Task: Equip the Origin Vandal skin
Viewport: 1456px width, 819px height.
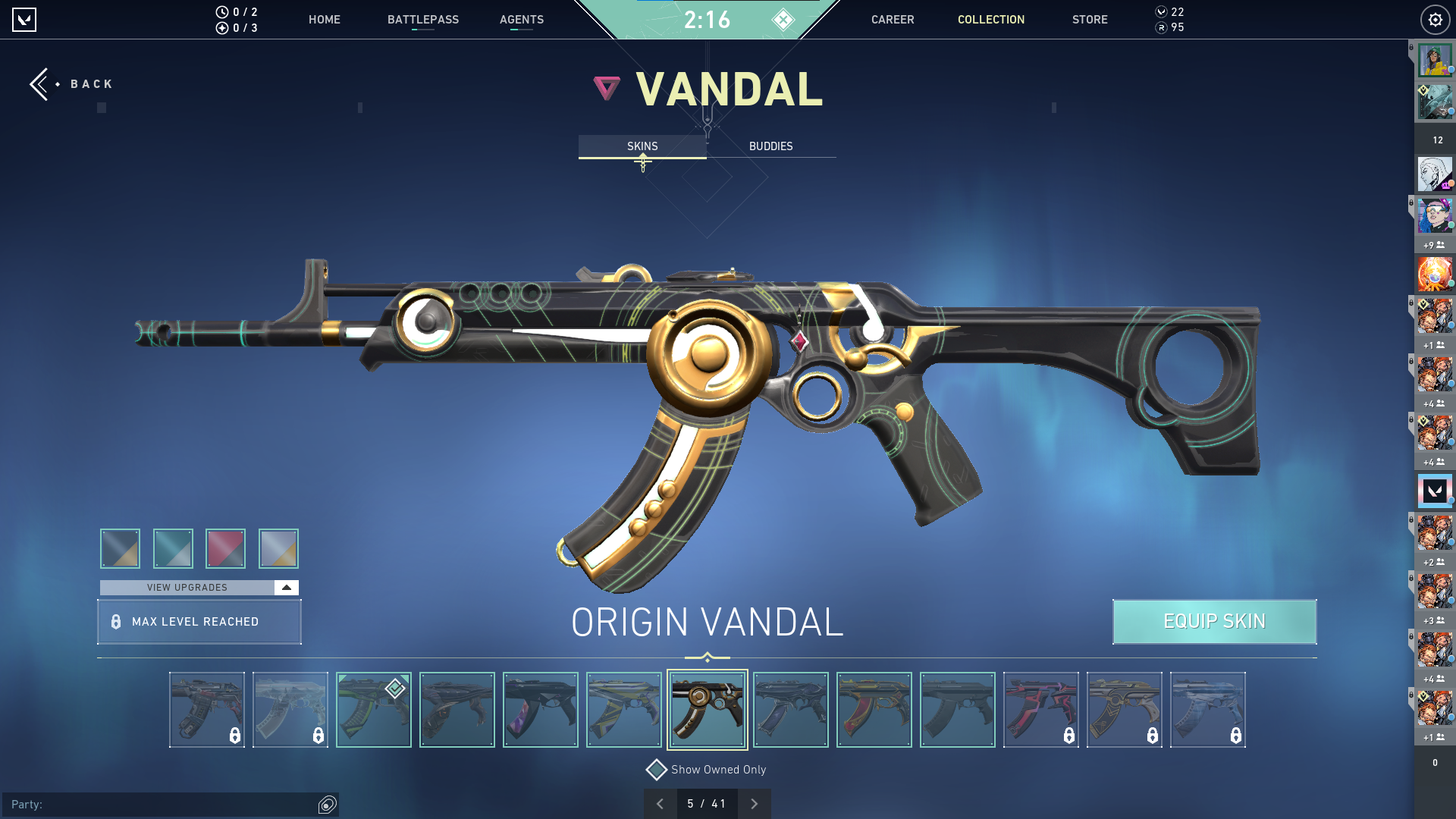Action: (1214, 622)
